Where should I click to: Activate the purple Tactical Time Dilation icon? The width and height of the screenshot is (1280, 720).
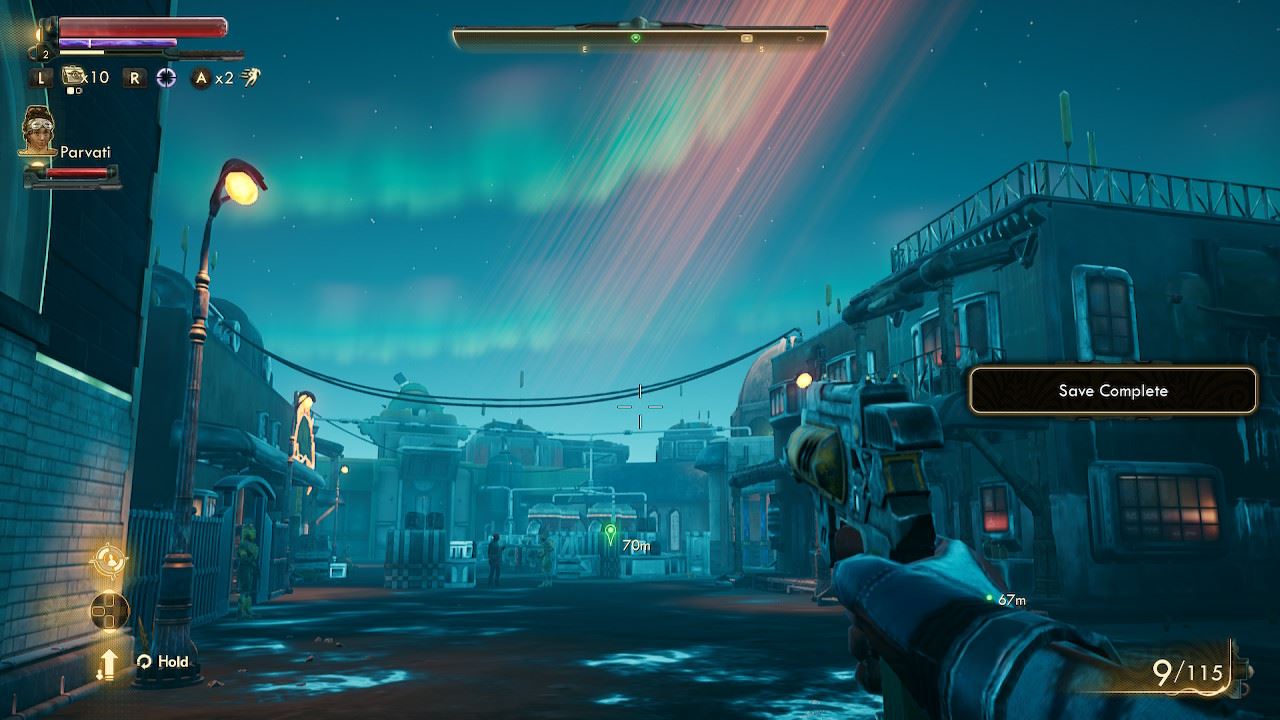tap(166, 77)
